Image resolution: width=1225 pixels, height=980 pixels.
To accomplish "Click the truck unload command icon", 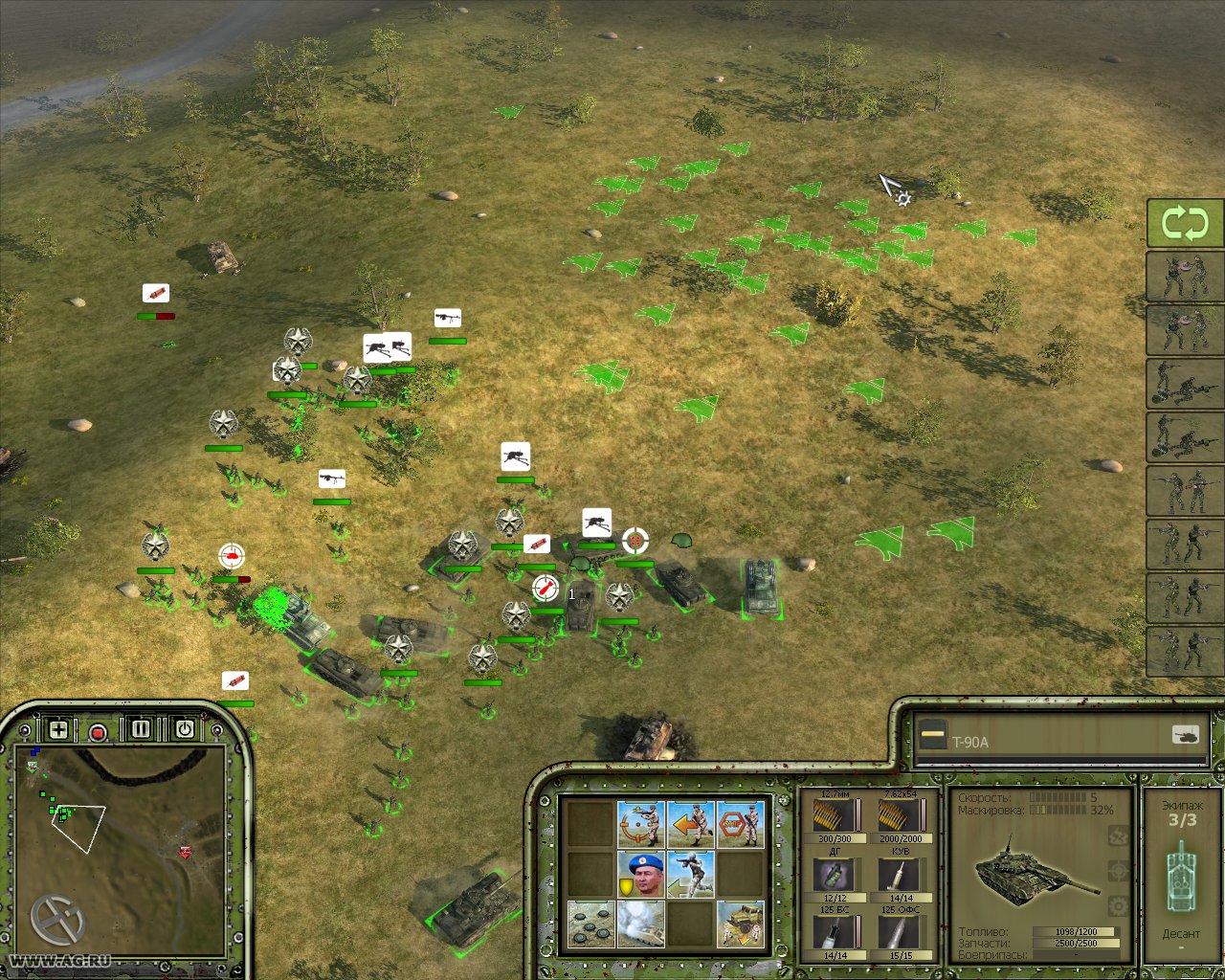I will 740,924.
